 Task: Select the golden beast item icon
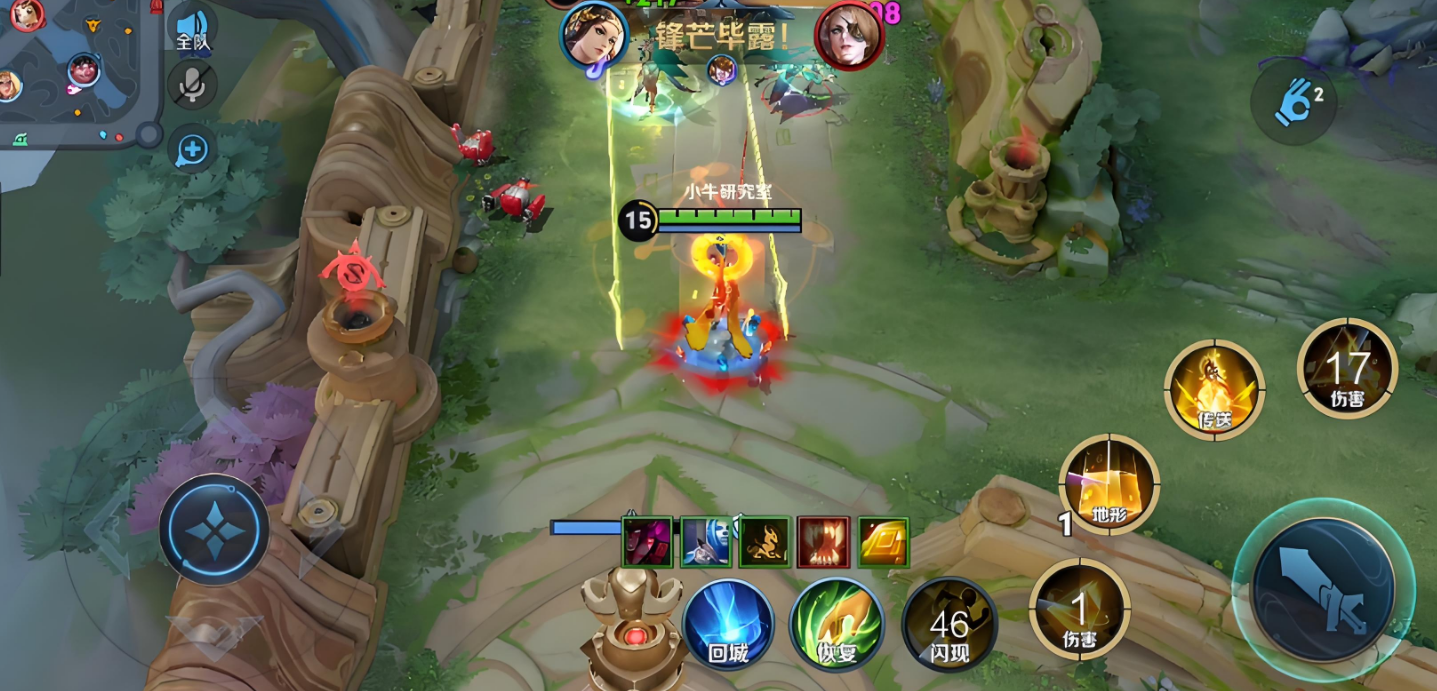pyautogui.click(x=764, y=542)
